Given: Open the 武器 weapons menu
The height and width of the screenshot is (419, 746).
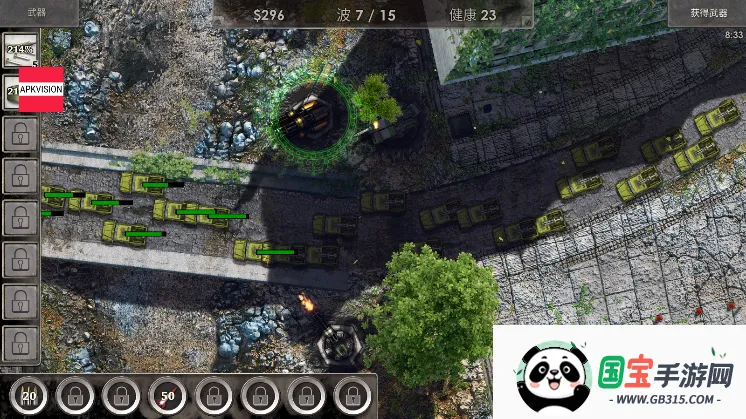Looking at the screenshot, I should tap(38, 13).
